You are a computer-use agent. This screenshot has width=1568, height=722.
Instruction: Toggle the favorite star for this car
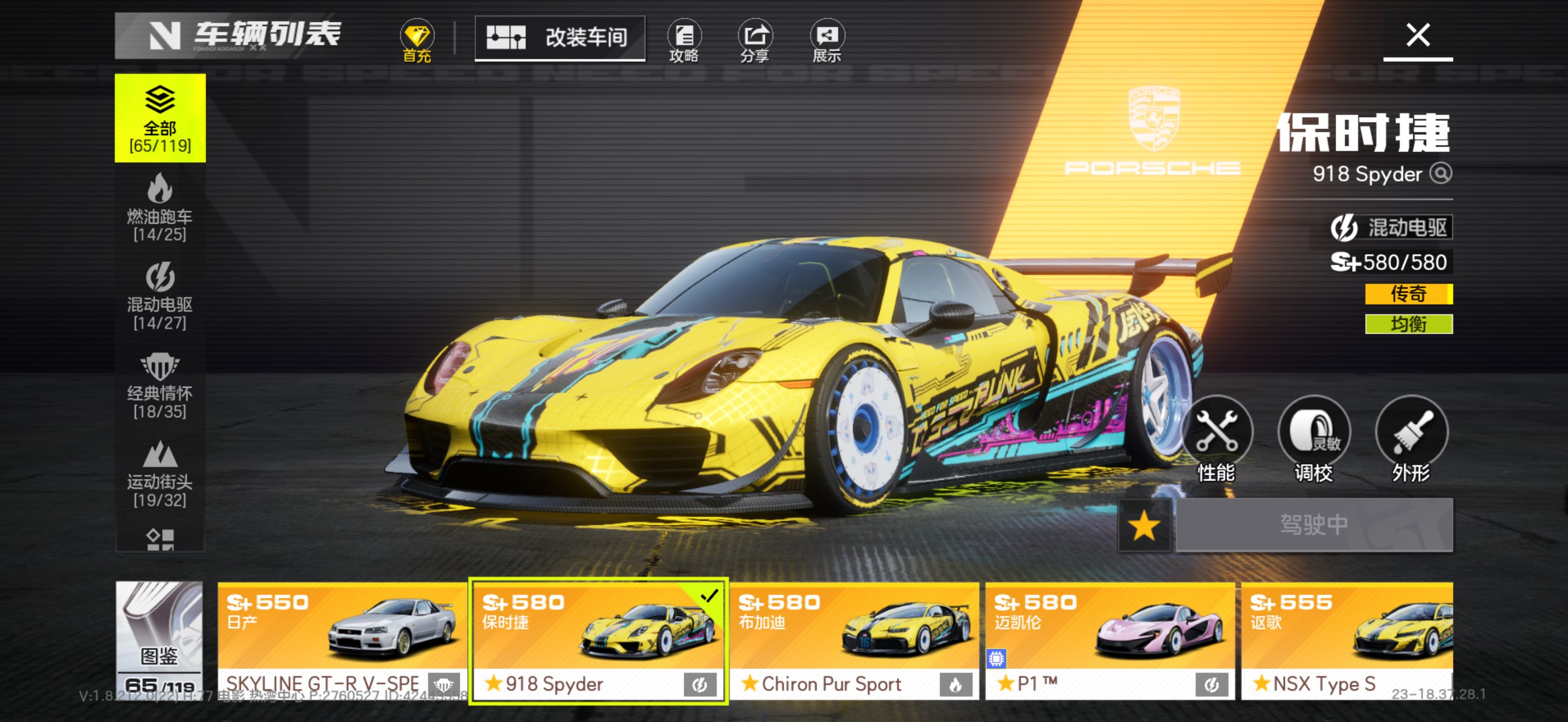(1144, 526)
